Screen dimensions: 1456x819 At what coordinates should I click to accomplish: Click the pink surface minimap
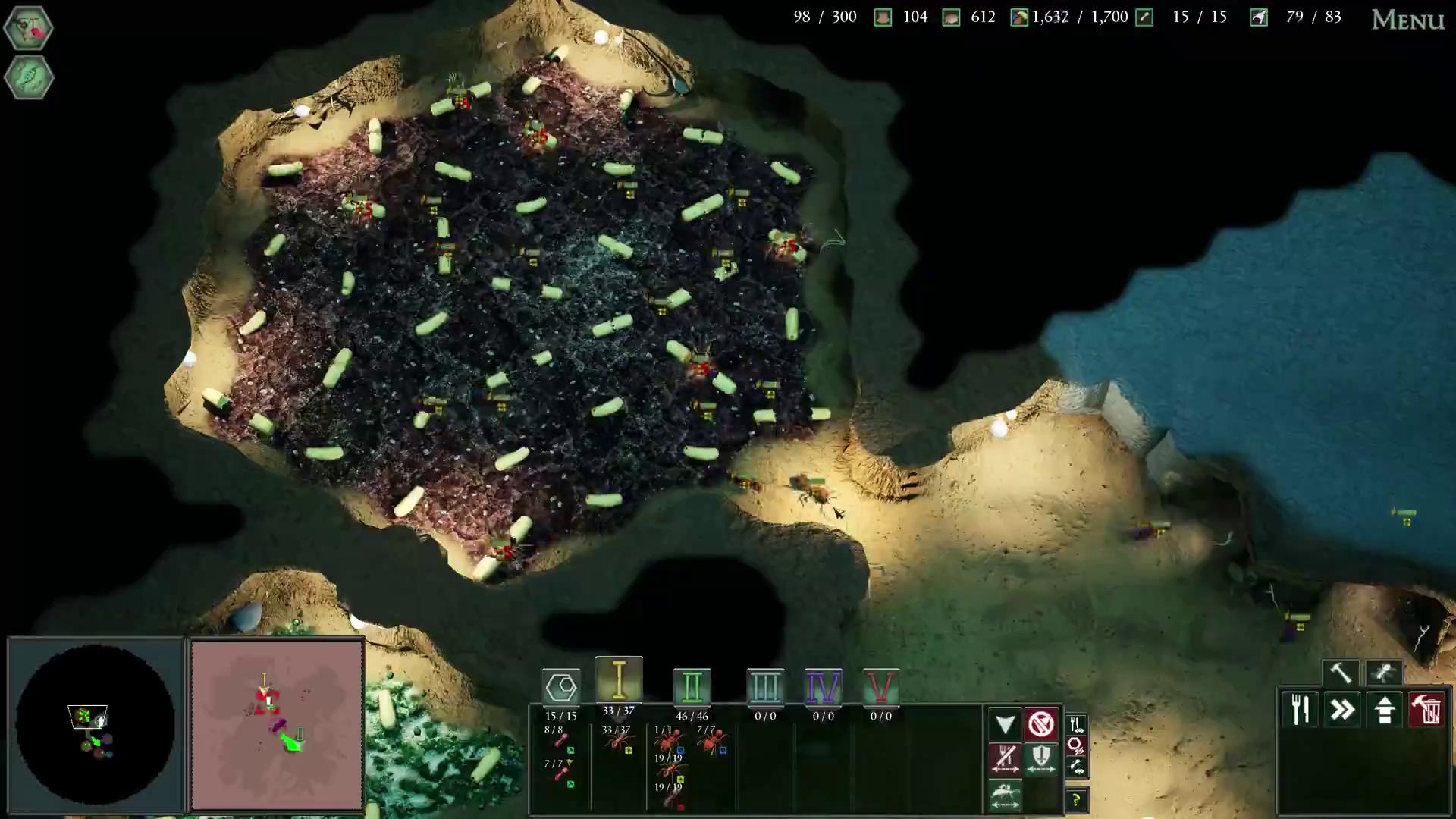click(x=278, y=724)
